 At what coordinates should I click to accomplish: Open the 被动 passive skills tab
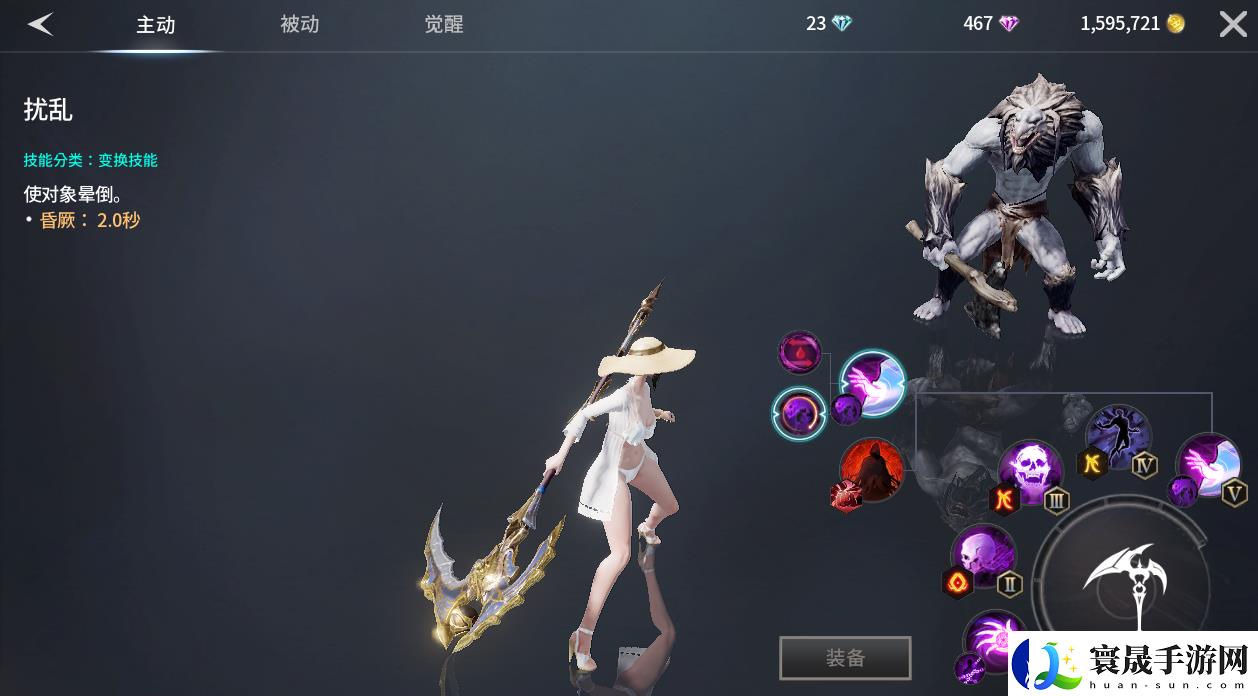click(299, 25)
